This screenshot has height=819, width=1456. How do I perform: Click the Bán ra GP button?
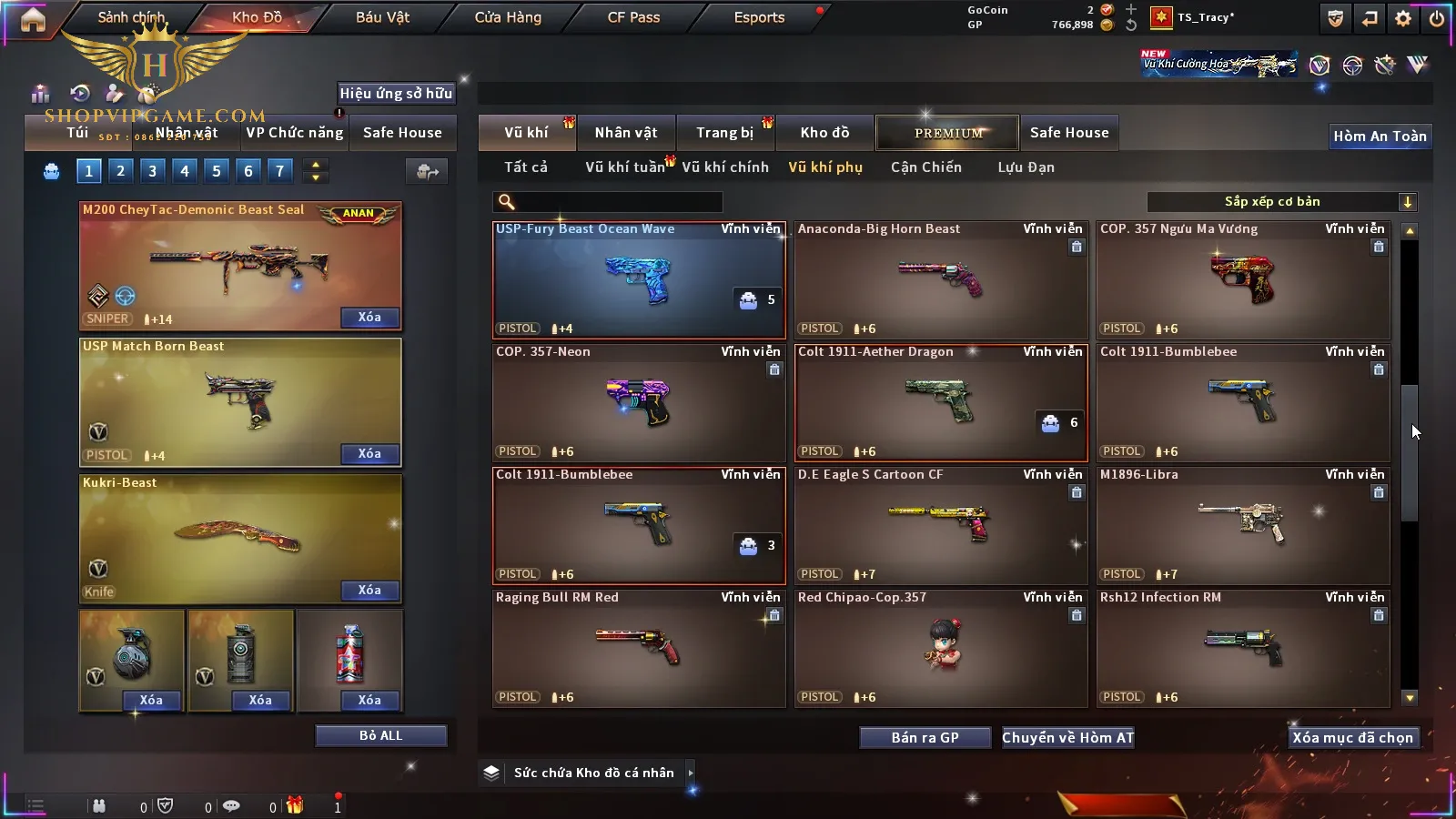point(925,738)
